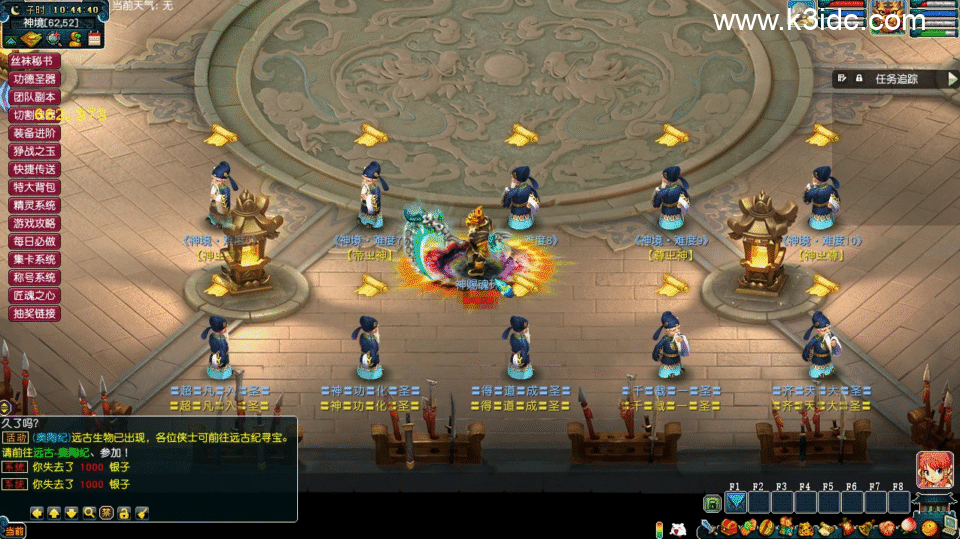Show the 游戏攻略 game guide
960x539 pixels.
pos(35,223)
